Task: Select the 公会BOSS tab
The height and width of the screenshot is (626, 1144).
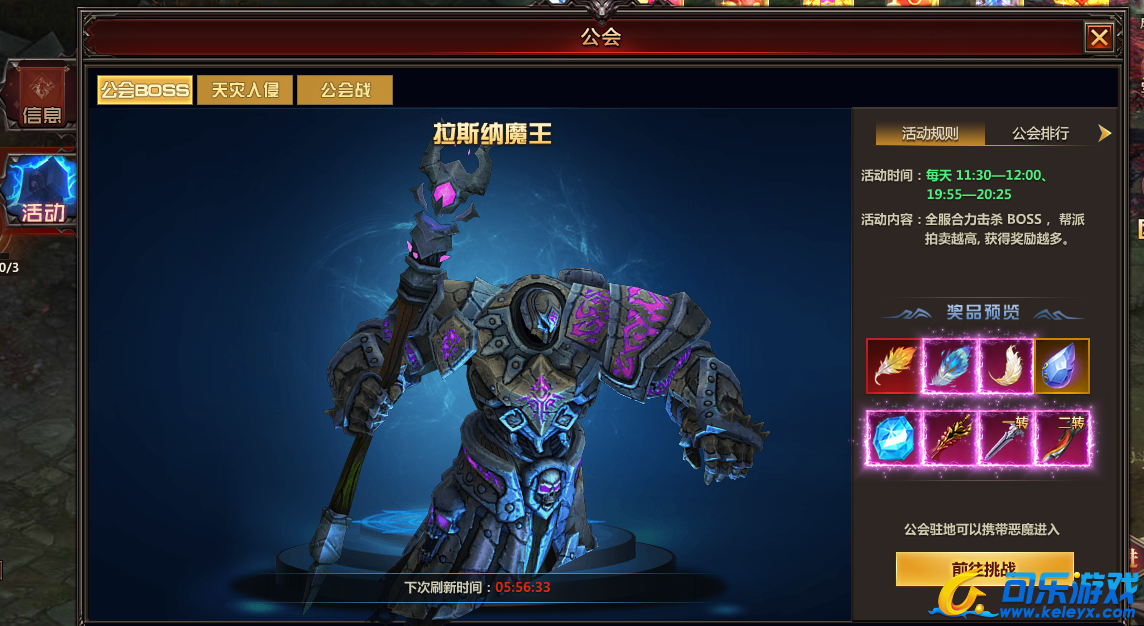Action: point(145,90)
